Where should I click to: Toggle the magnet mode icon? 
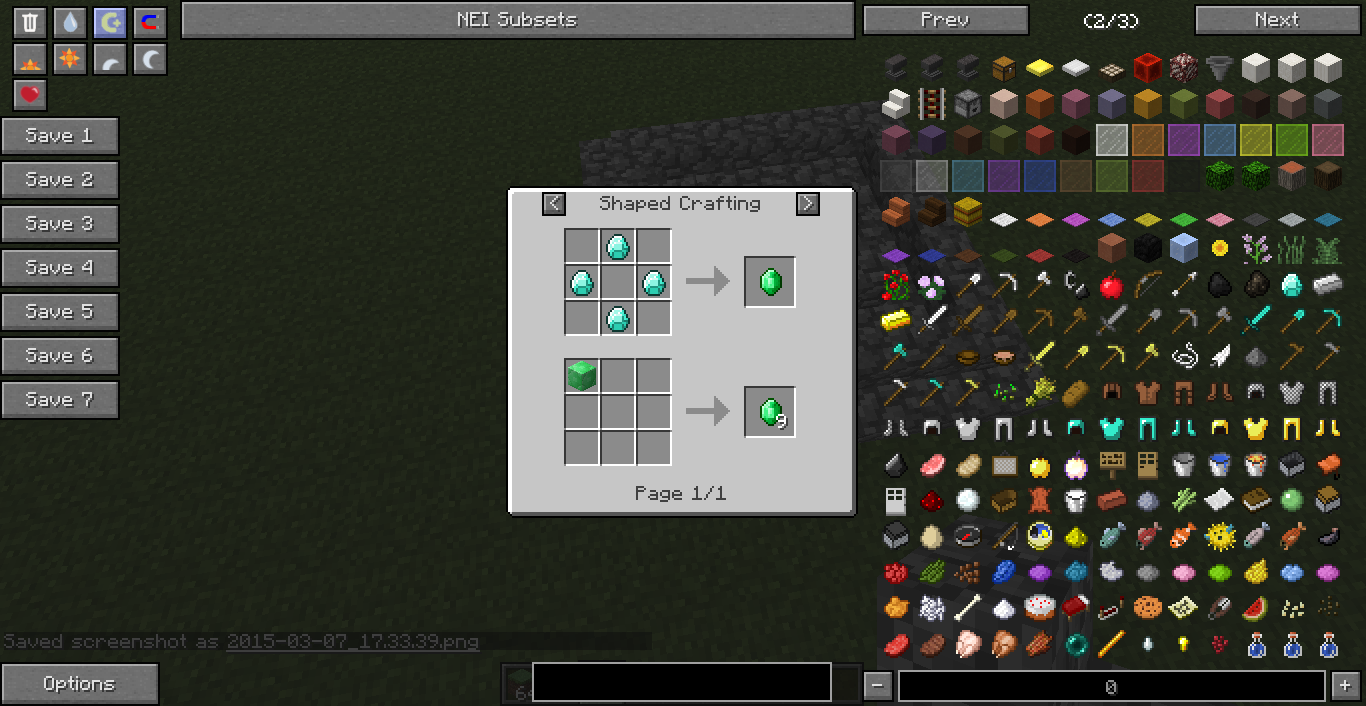(x=150, y=23)
